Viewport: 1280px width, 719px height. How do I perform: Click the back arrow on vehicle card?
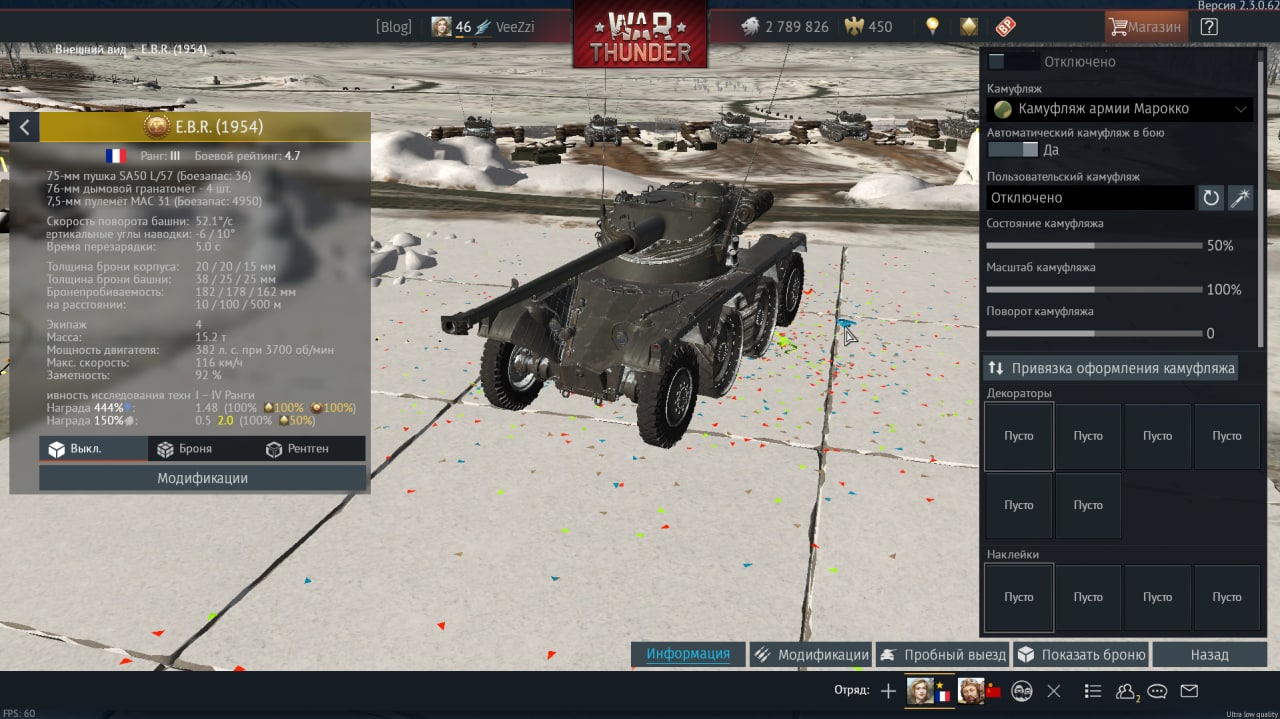24,127
